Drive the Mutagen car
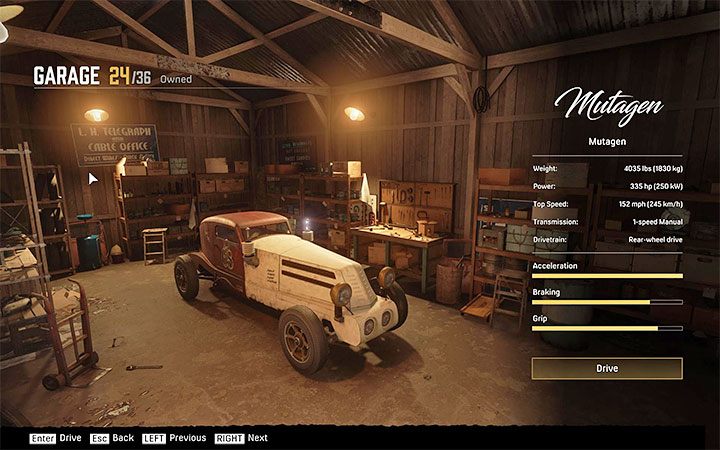 (x=607, y=369)
